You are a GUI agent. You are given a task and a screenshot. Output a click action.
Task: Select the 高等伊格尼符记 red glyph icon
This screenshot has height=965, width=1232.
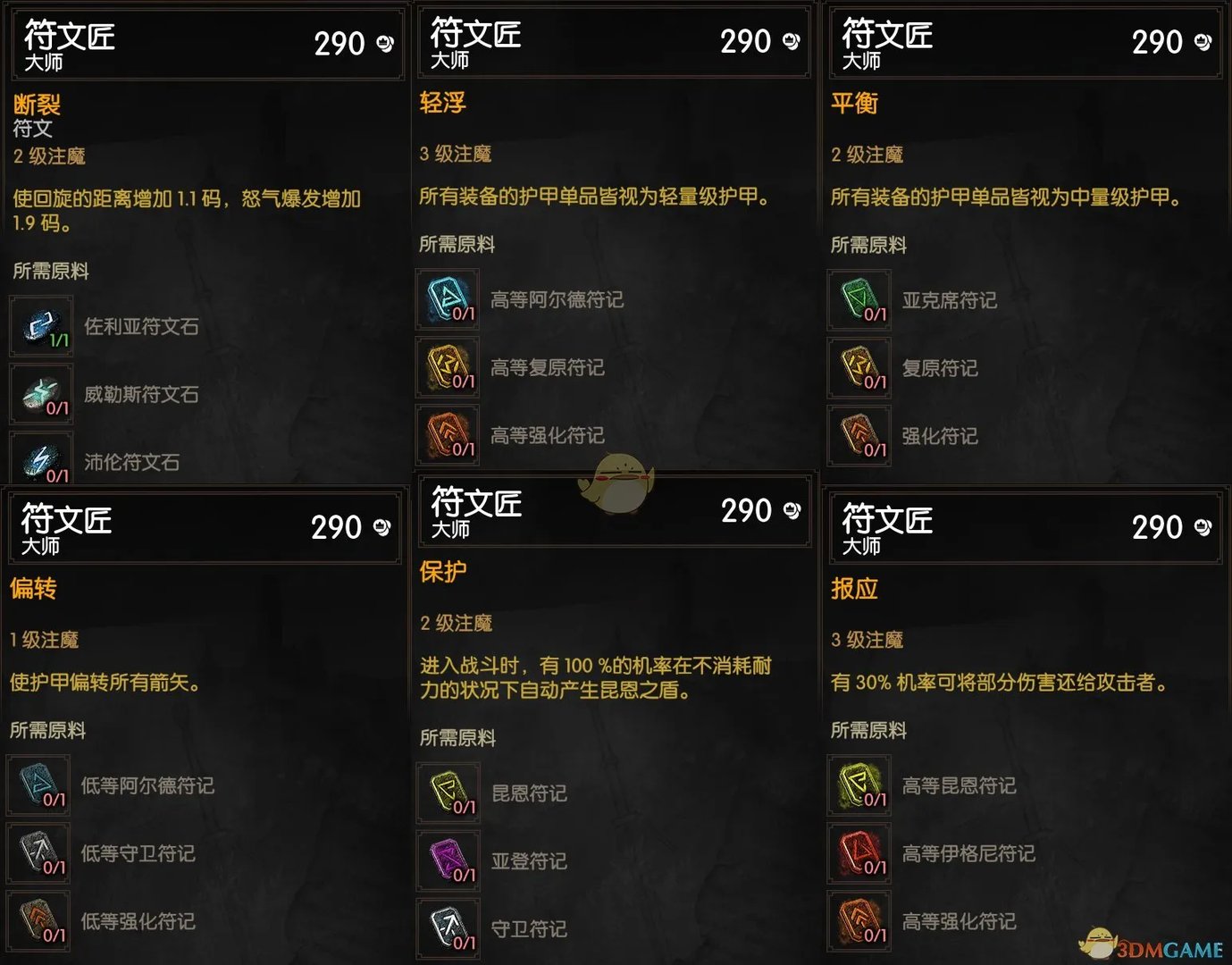(859, 853)
